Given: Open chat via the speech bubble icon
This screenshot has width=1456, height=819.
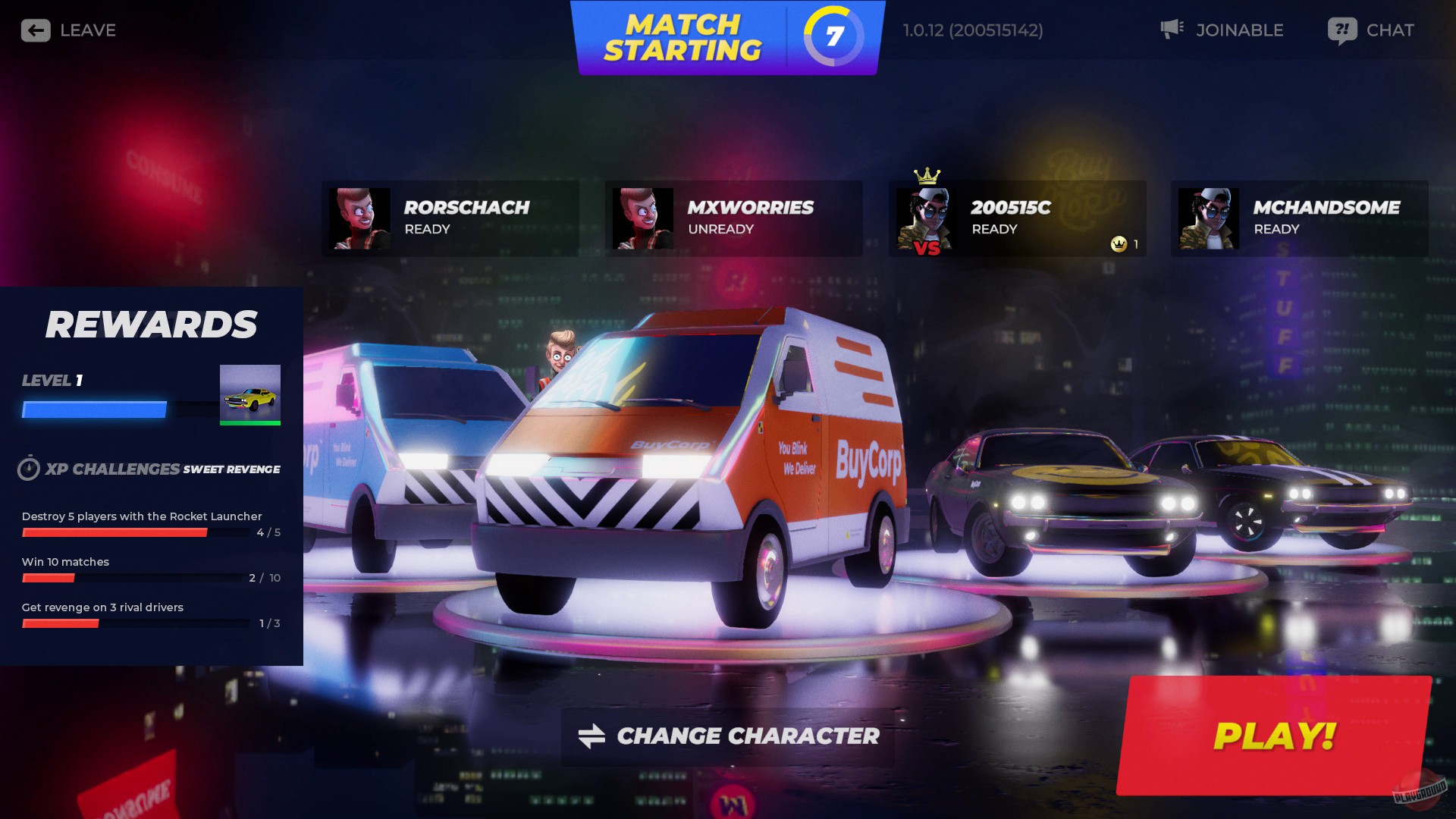Looking at the screenshot, I should 1340,30.
